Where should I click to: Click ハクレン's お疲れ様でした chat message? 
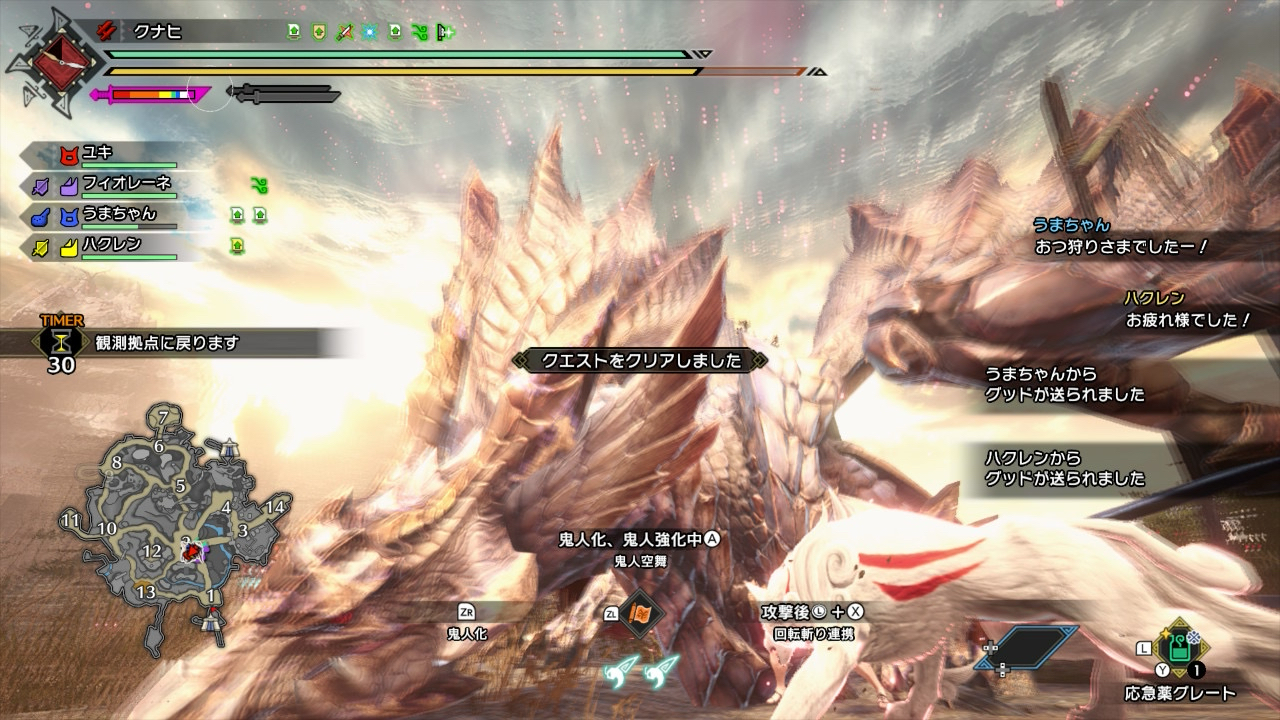coord(1188,320)
